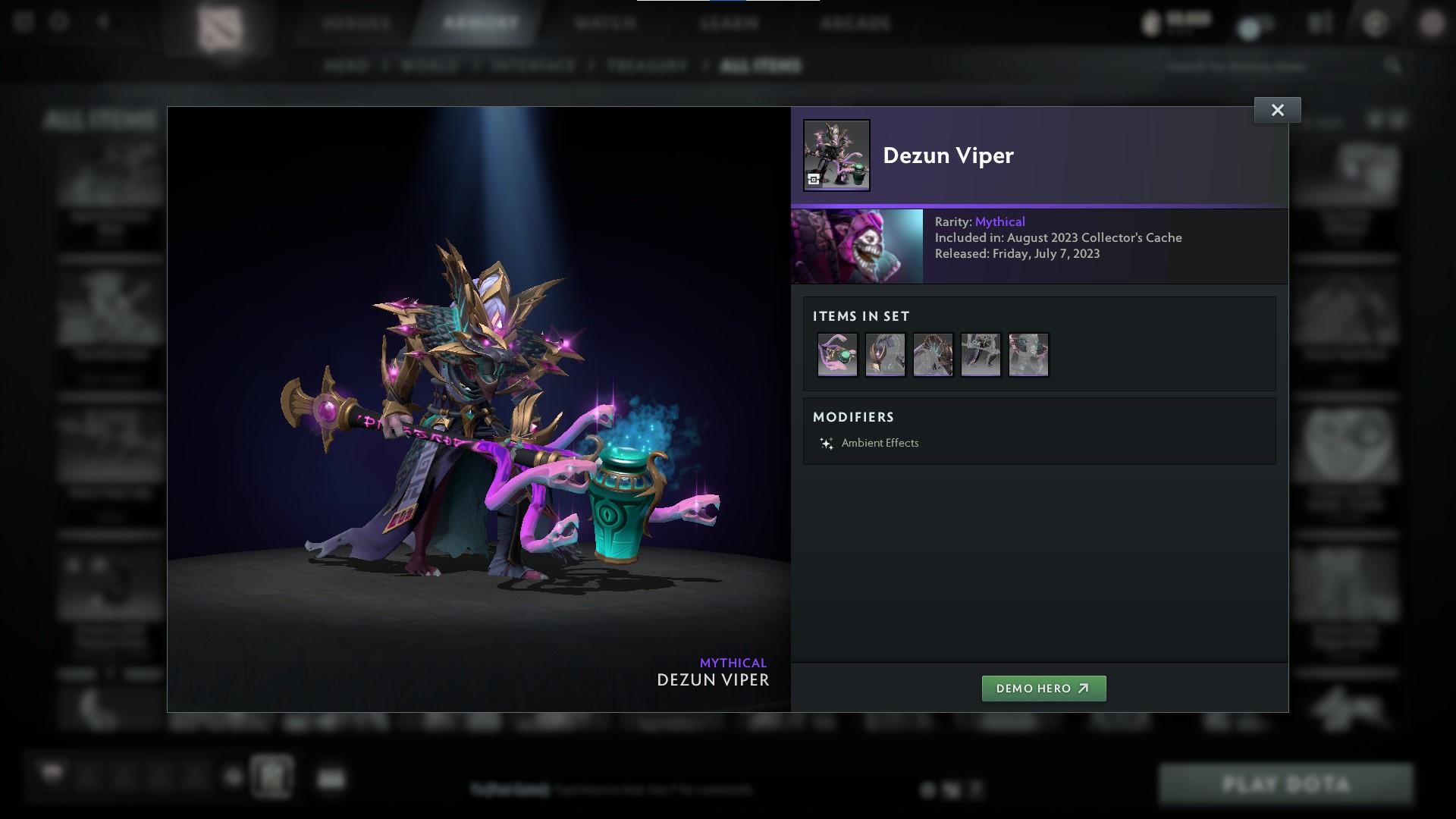The height and width of the screenshot is (819, 1456).
Task: Click the Ambient Effects modifier entry
Action: click(879, 443)
